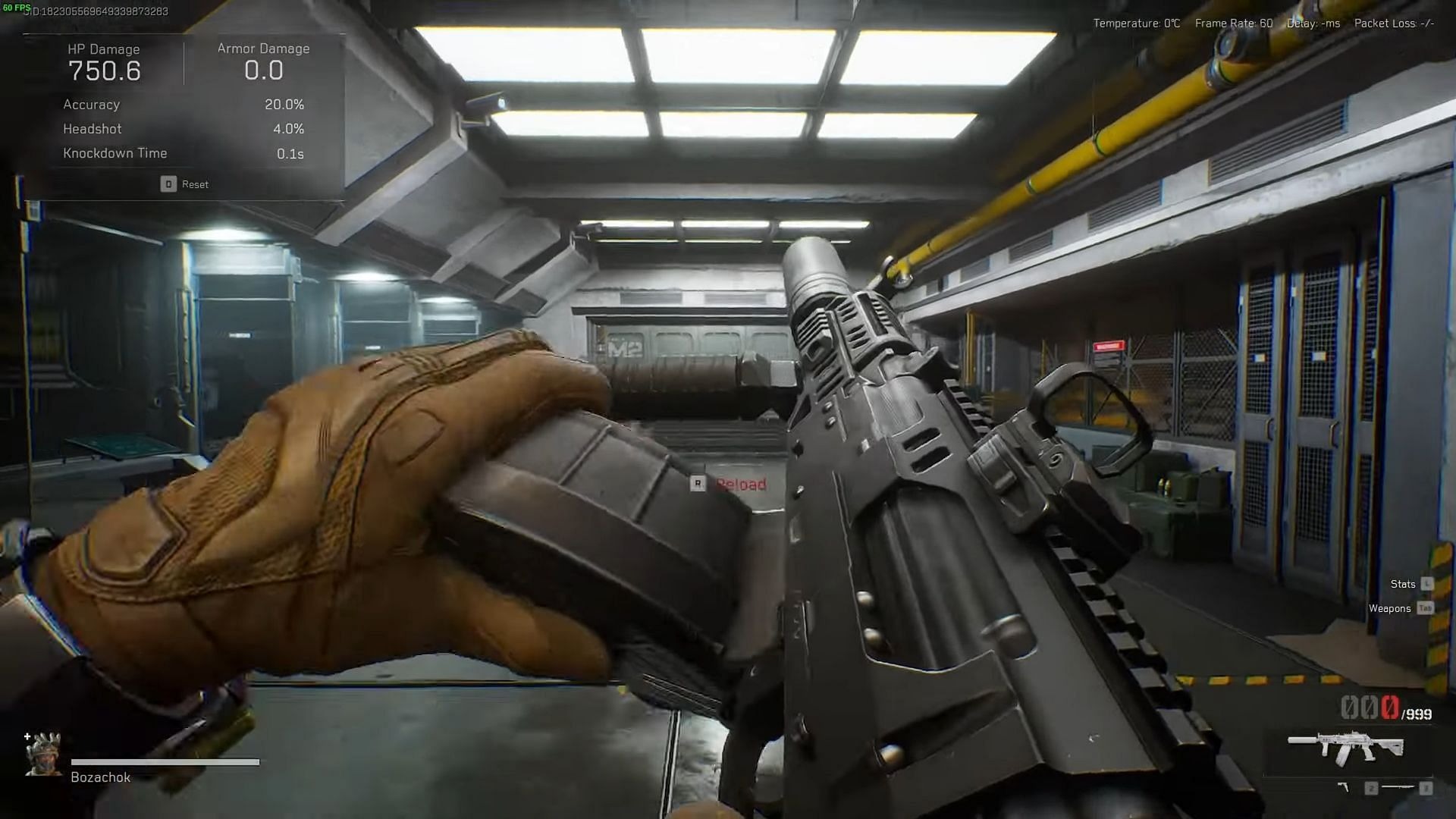Click the D key icon beside Reset

pos(168,184)
